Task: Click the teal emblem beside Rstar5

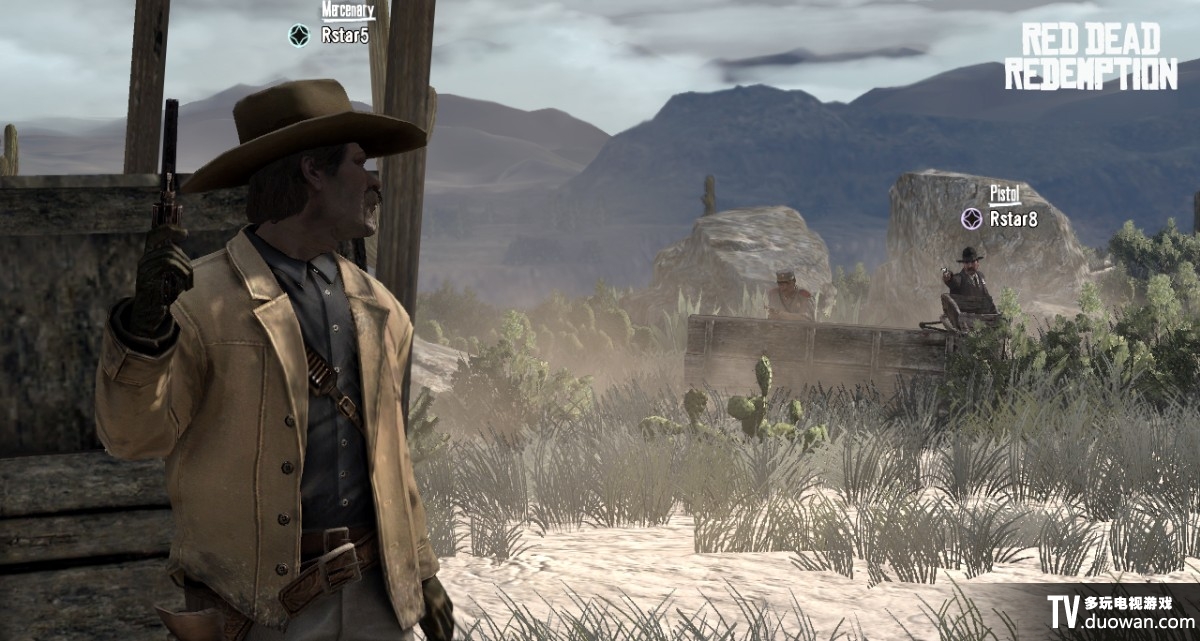Action: tap(299, 35)
